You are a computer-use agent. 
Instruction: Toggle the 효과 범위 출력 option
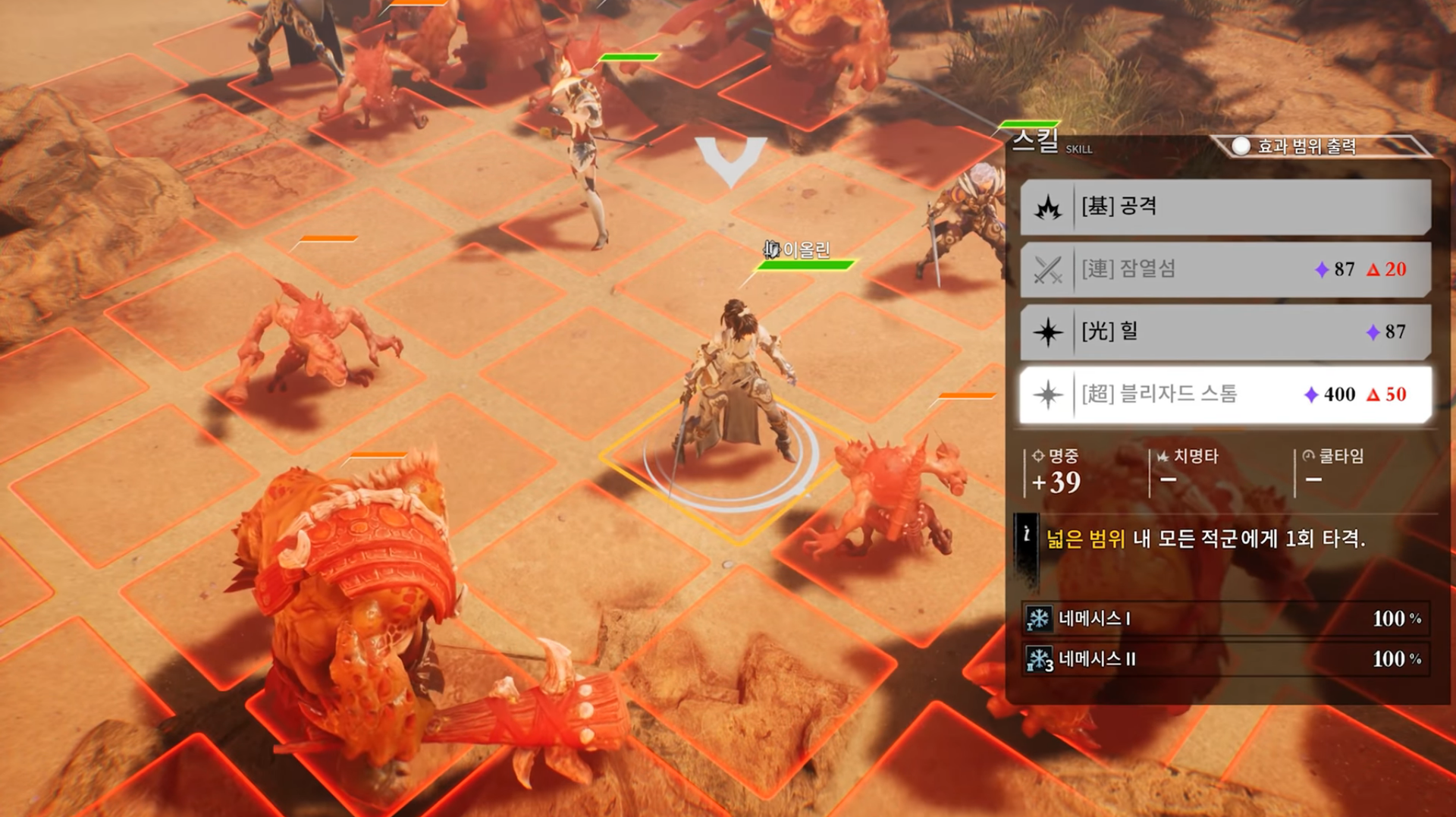1241,146
